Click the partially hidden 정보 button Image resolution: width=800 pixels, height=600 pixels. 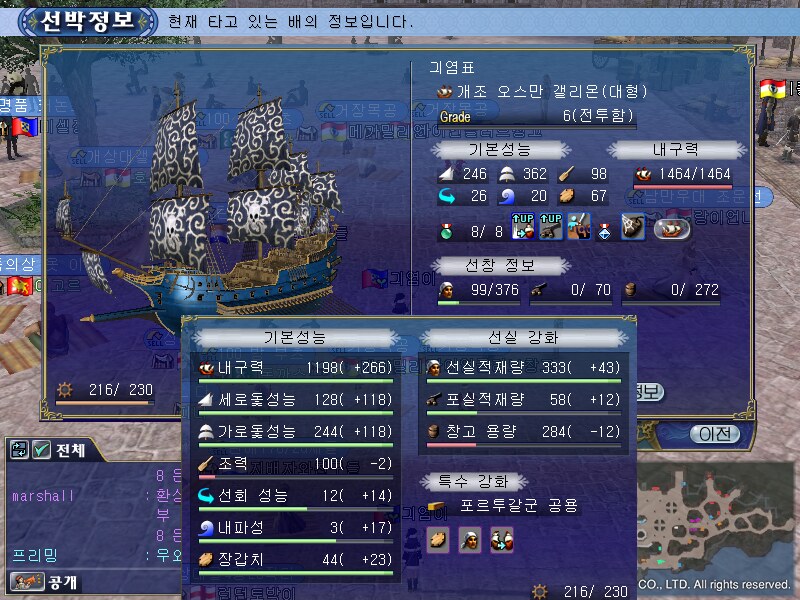click(646, 391)
